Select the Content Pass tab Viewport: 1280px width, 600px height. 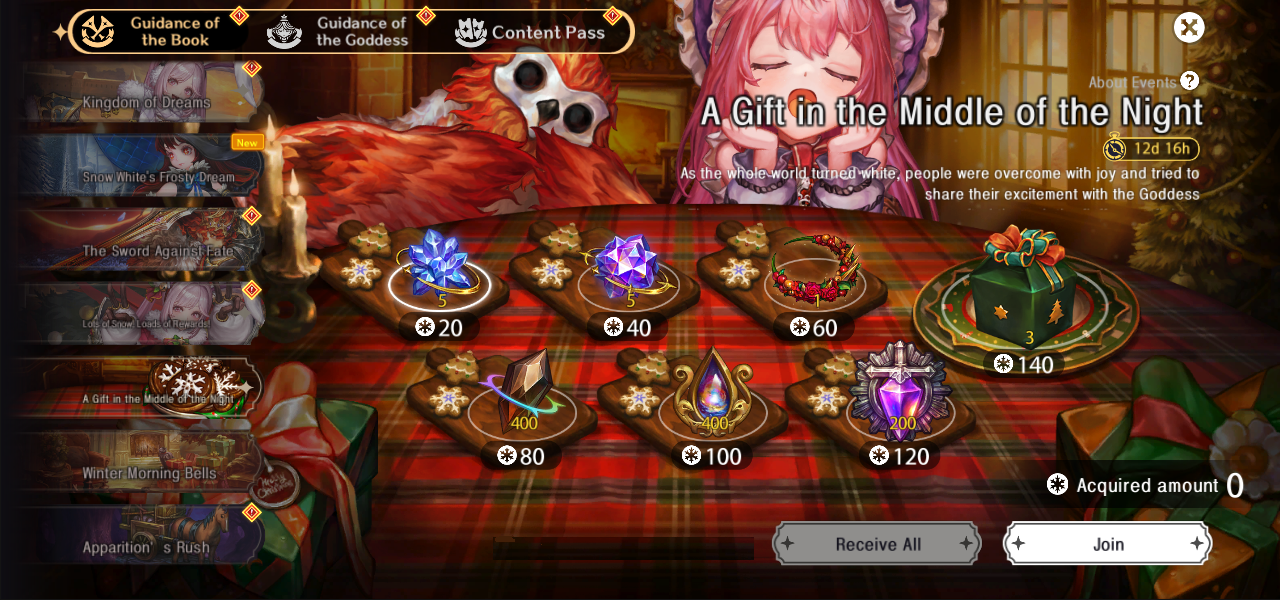tap(530, 32)
